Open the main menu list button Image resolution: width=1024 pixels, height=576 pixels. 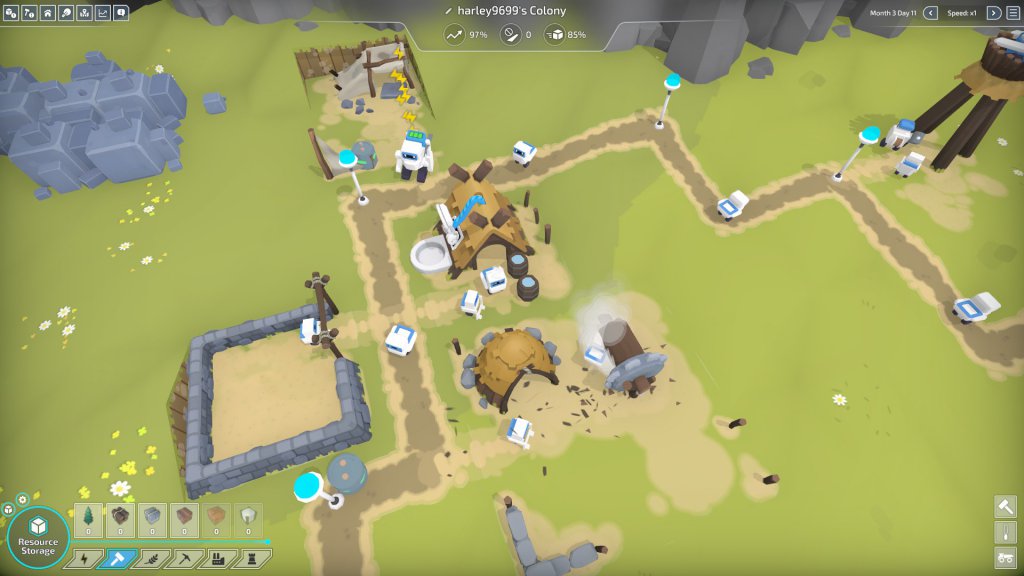(x=1012, y=13)
